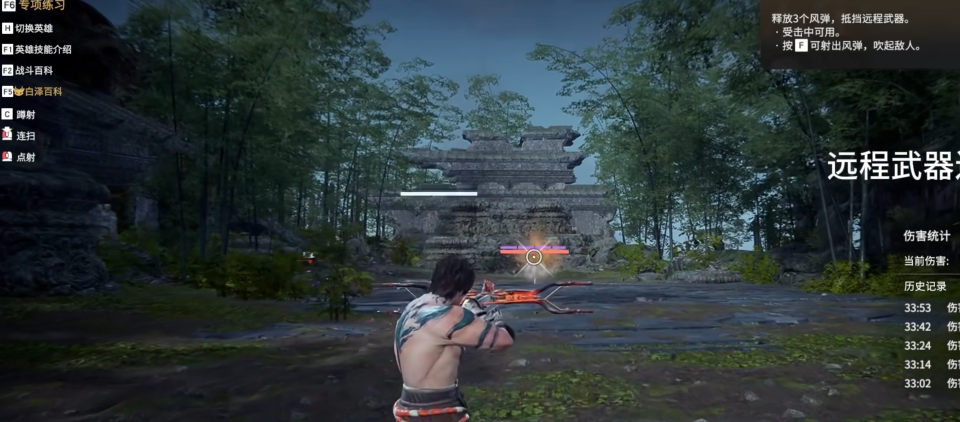This screenshot has width=960, height=422.
Task: Open the 战斗百科 combat encyclopedia
Action: tap(33, 71)
